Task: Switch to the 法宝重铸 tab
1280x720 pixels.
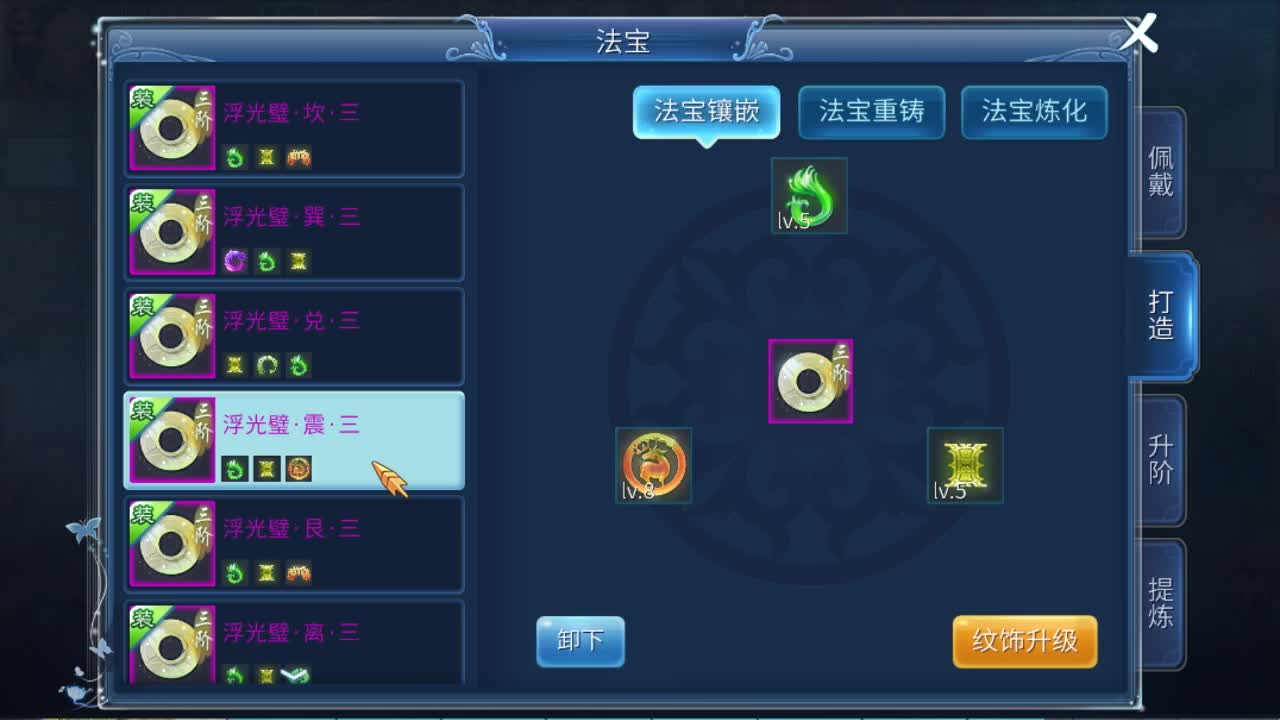Action: click(871, 112)
